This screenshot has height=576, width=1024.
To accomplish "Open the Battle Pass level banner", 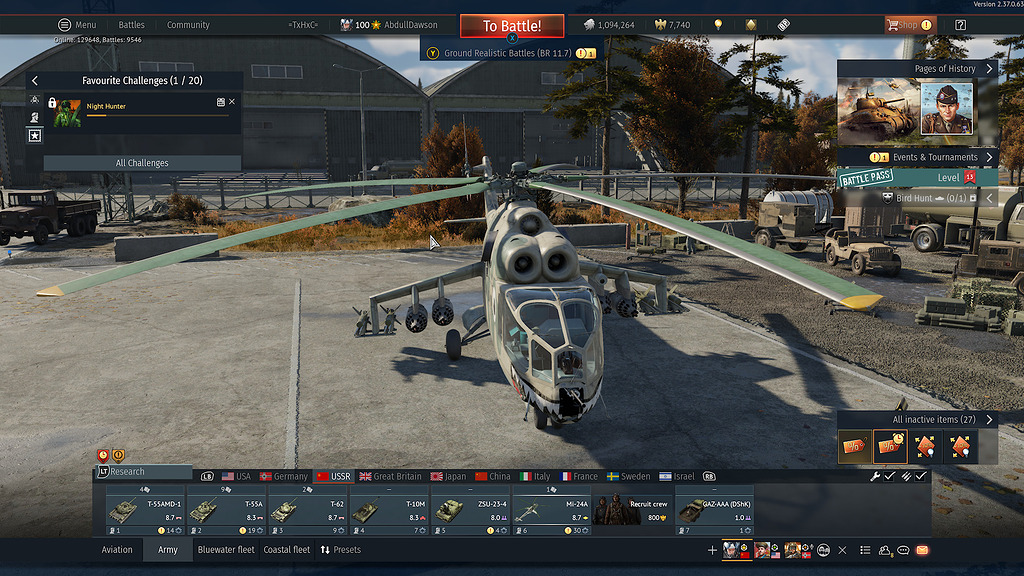I will pyautogui.click(x=915, y=178).
